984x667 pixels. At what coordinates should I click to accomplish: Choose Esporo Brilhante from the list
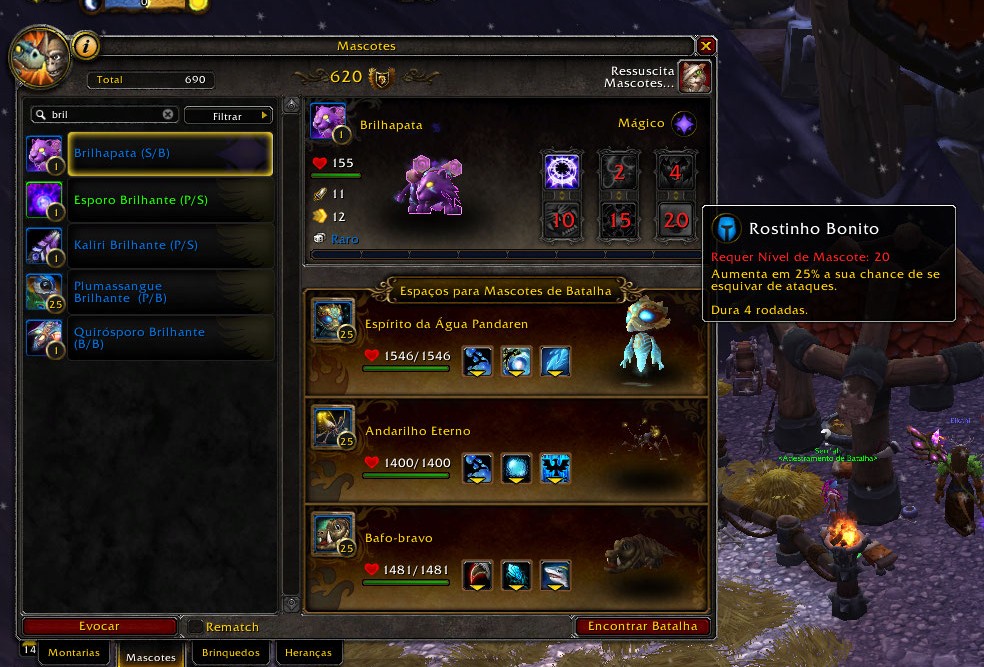(x=149, y=200)
